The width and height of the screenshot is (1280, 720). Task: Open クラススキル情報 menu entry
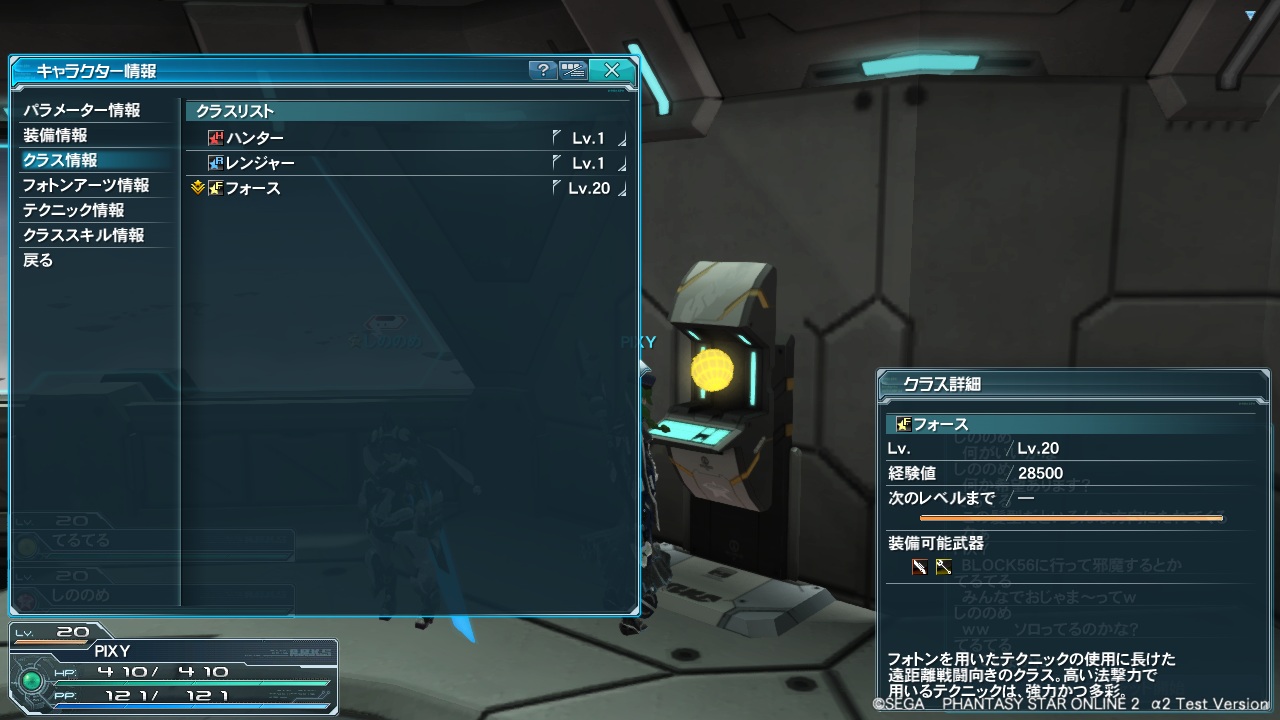click(84, 235)
